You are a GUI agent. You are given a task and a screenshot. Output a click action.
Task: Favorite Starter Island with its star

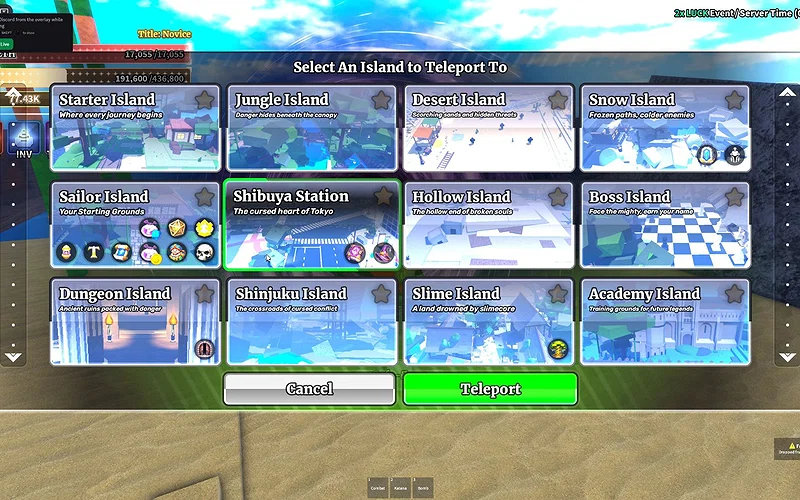204,100
